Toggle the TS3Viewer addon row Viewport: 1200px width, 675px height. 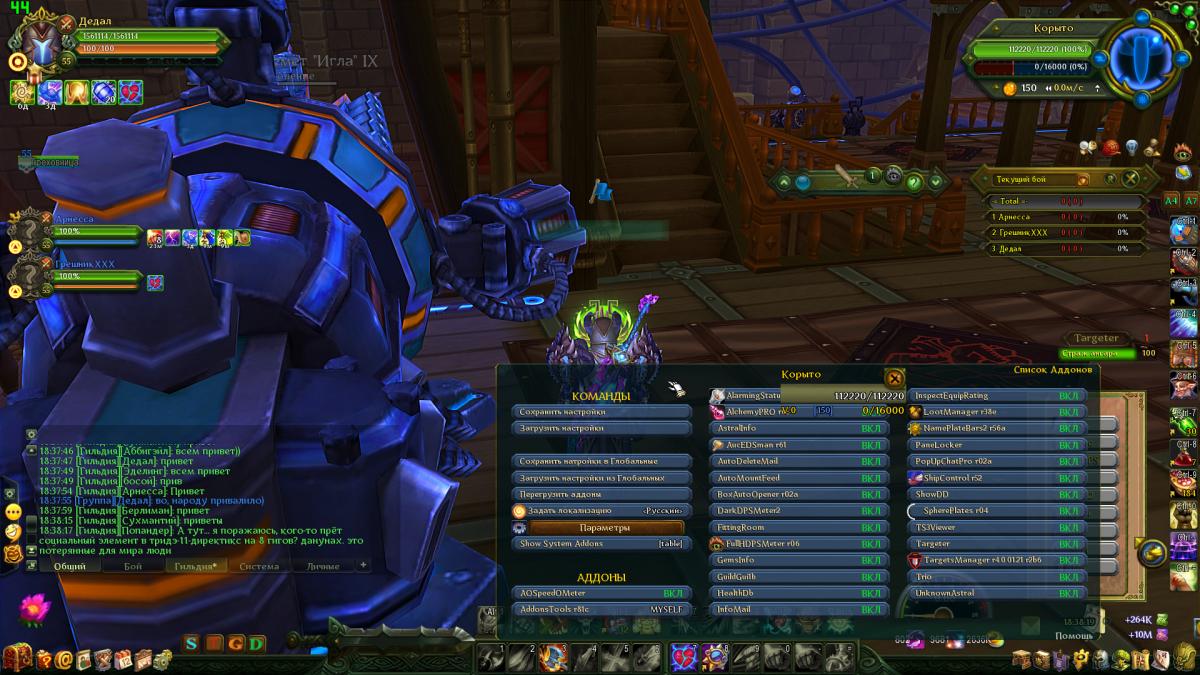click(x=997, y=527)
